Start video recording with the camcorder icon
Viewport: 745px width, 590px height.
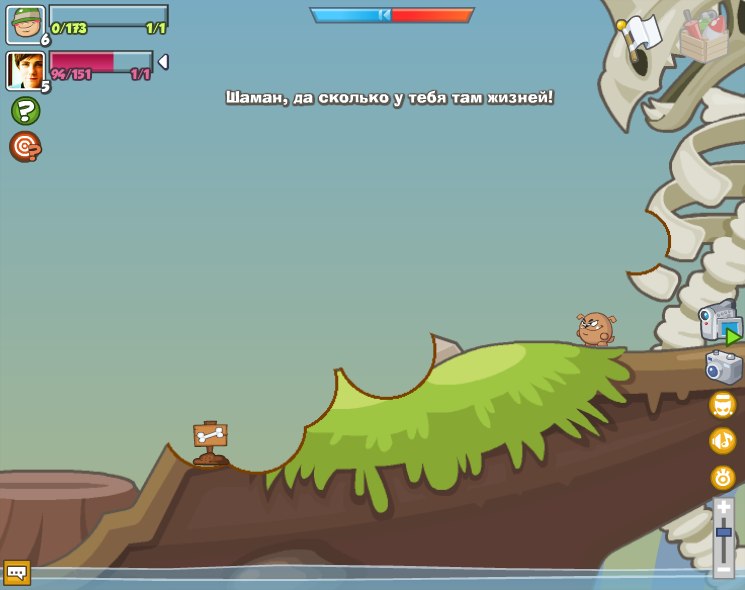pyautogui.click(x=719, y=324)
